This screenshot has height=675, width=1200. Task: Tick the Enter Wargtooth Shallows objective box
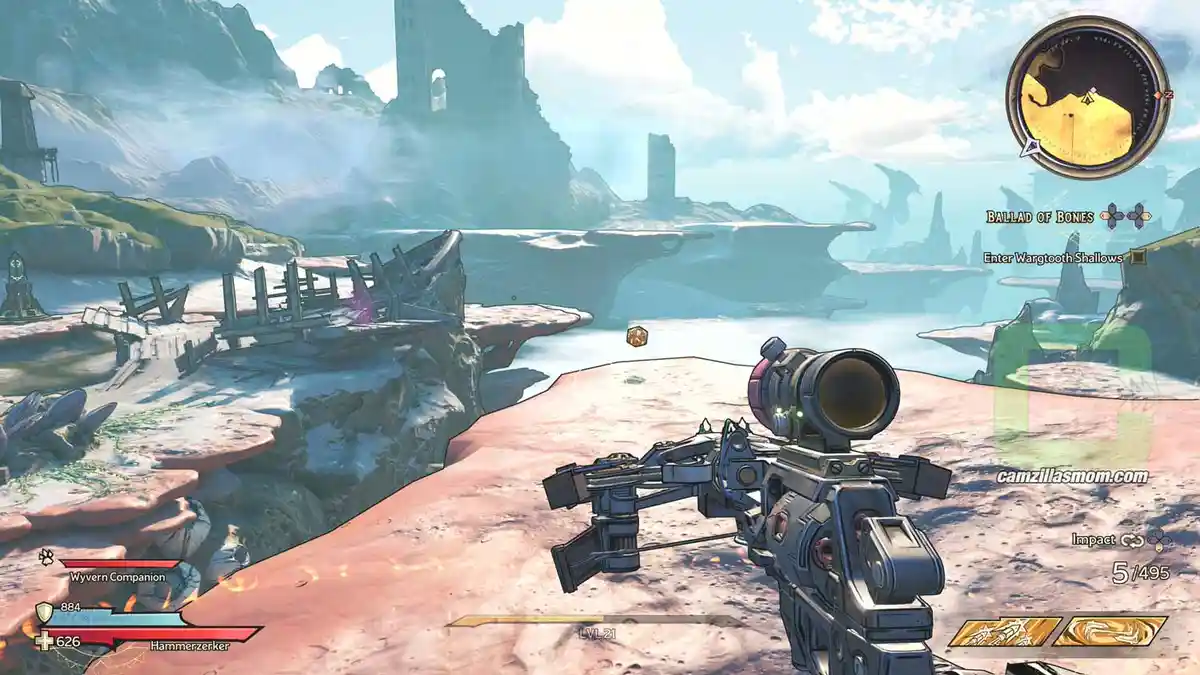tap(1138, 257)
